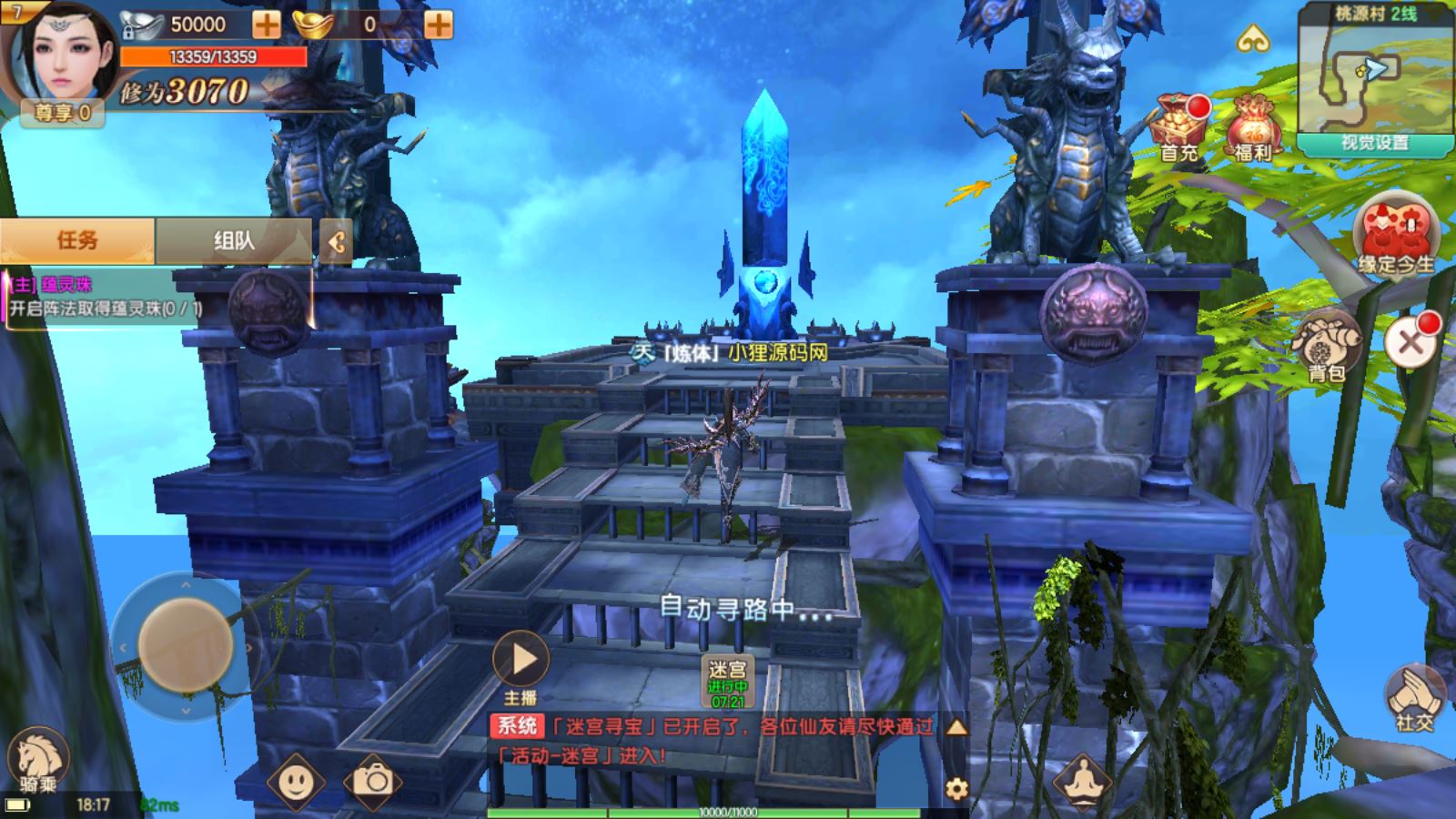Open the 尊享 VIP badge
Screen dimensions: 1456x819
pyautogui.click(x=62, y=113)
